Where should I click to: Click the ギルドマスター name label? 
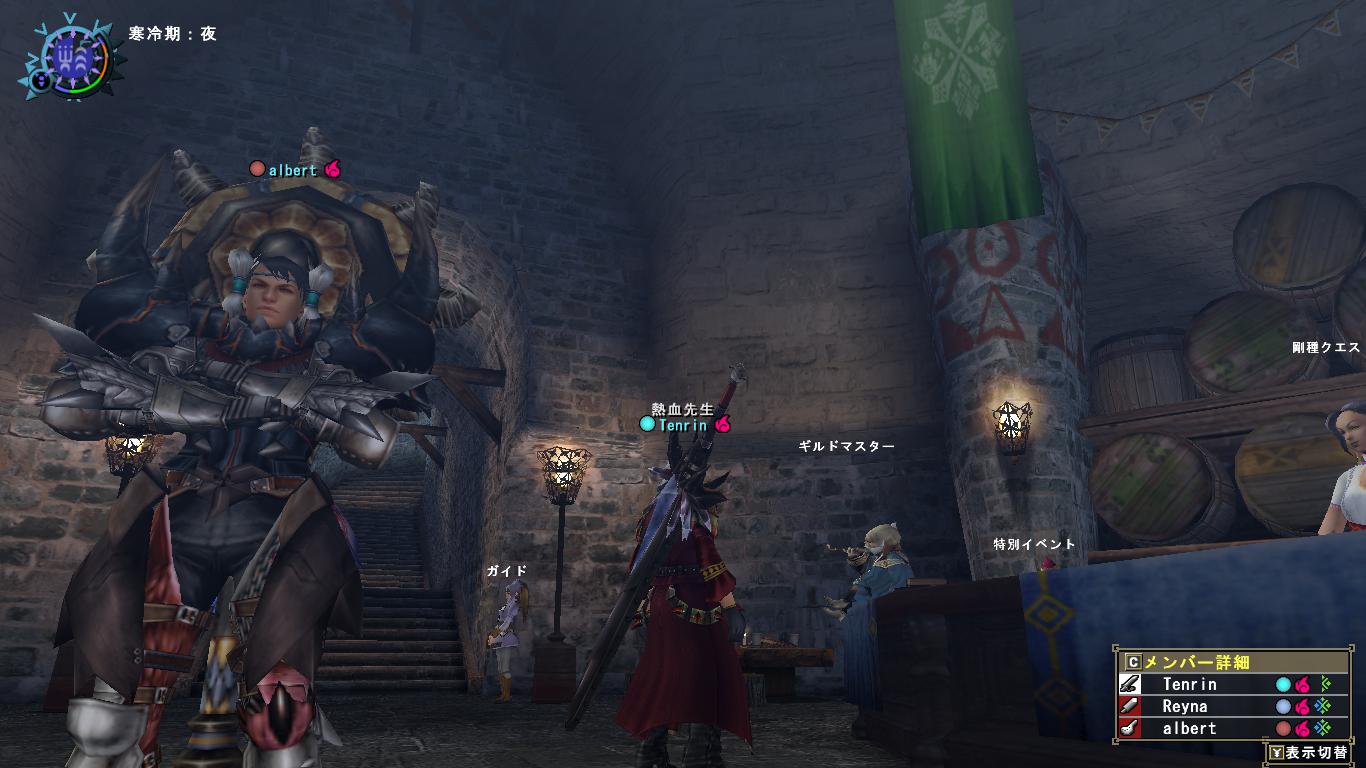[x=846, y=447]
